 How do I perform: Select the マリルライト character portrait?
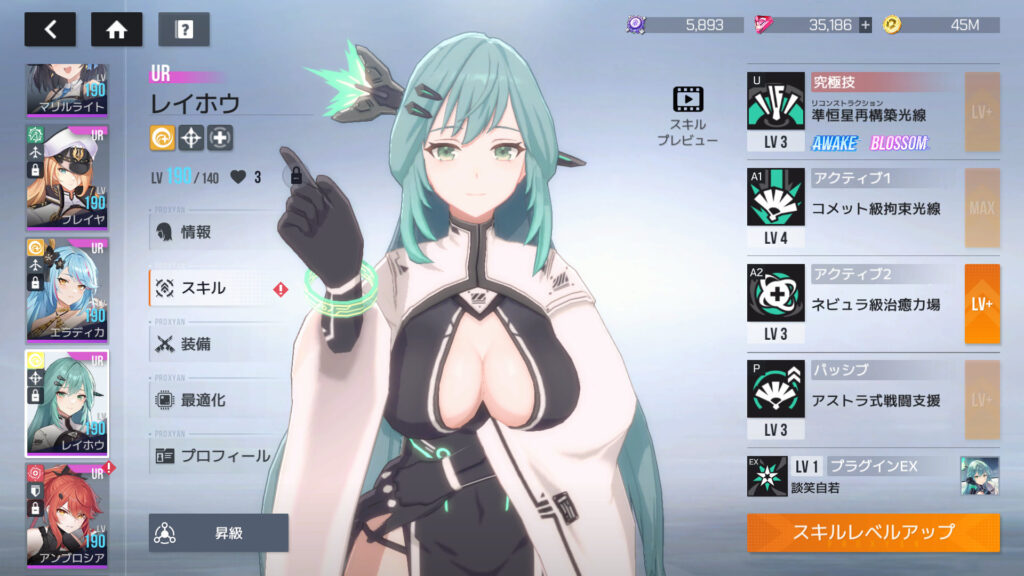pos(67,90)
